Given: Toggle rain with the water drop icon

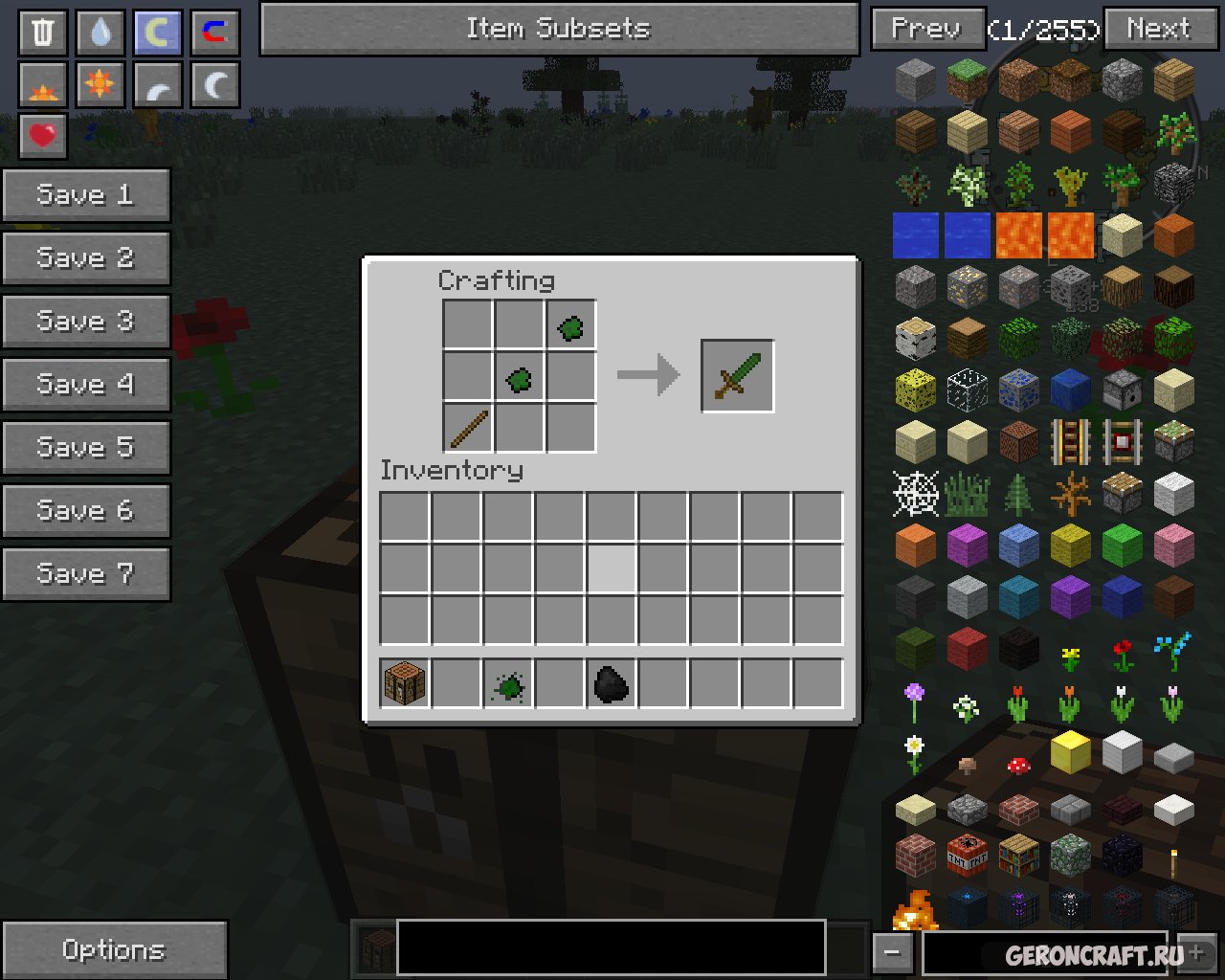Looking at the screenshot, I should point(100,32).
